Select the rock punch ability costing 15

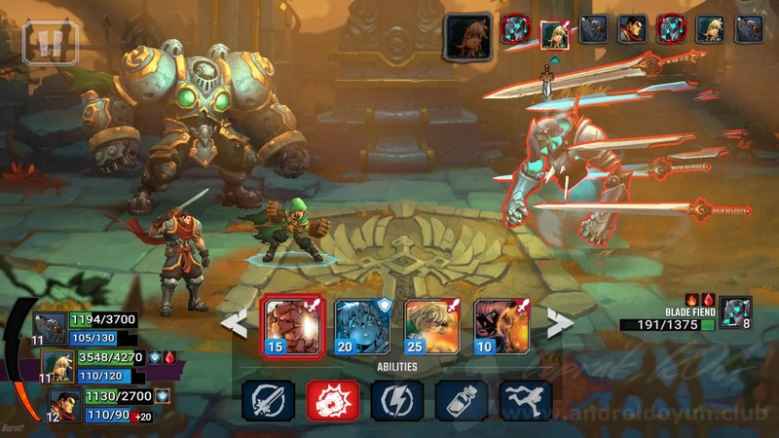pos(293,326)
